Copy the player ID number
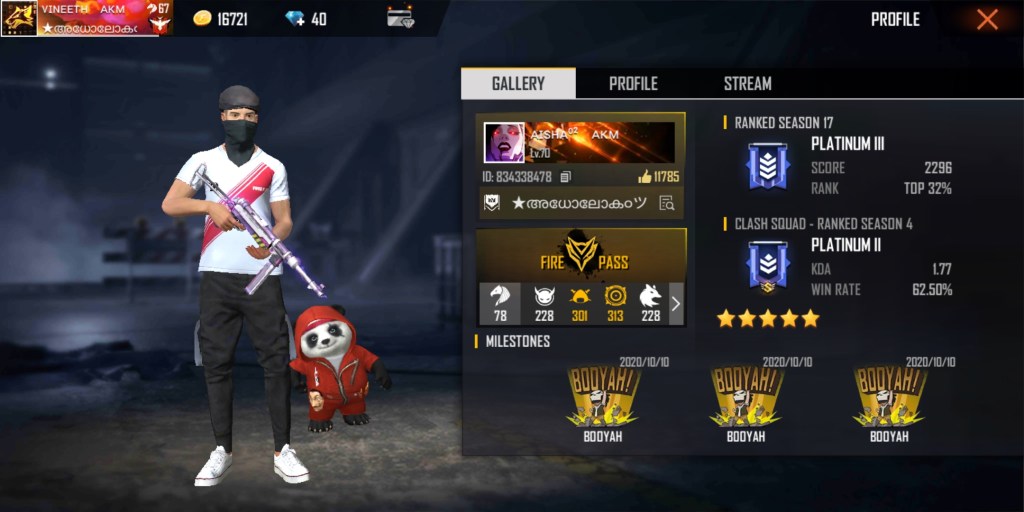The height and width of the screenshot is (512, 1024). point(566,177)
